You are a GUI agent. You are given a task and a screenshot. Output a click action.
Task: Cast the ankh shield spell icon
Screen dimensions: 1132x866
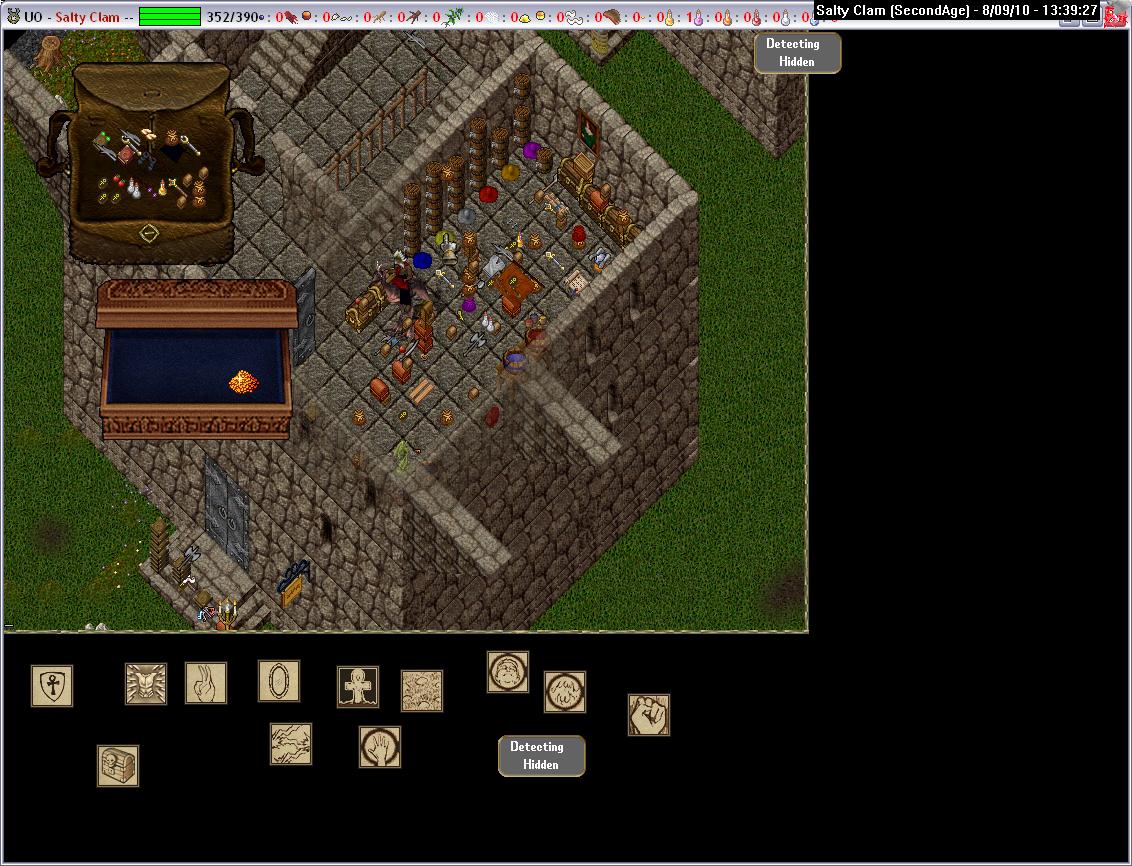51,685
